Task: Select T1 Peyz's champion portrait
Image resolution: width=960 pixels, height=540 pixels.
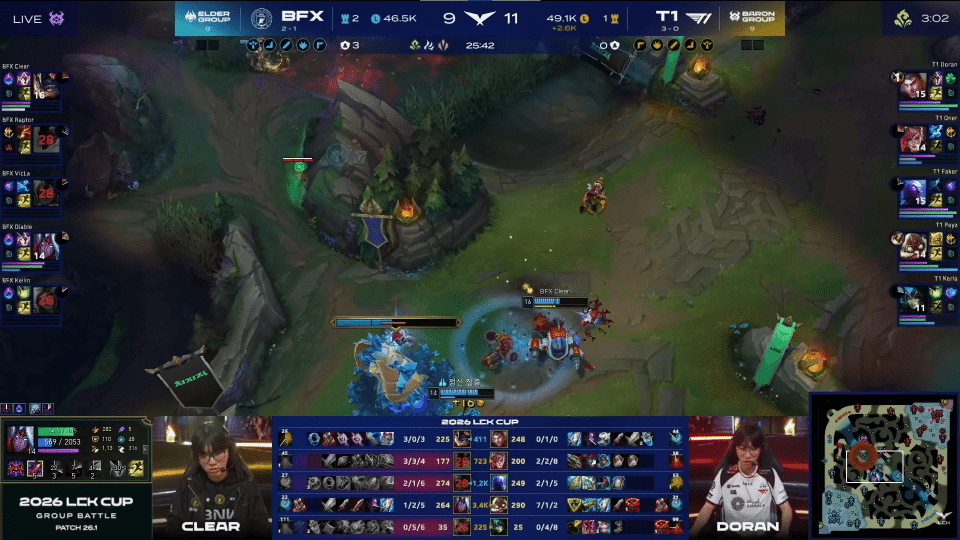Action: 914,249
